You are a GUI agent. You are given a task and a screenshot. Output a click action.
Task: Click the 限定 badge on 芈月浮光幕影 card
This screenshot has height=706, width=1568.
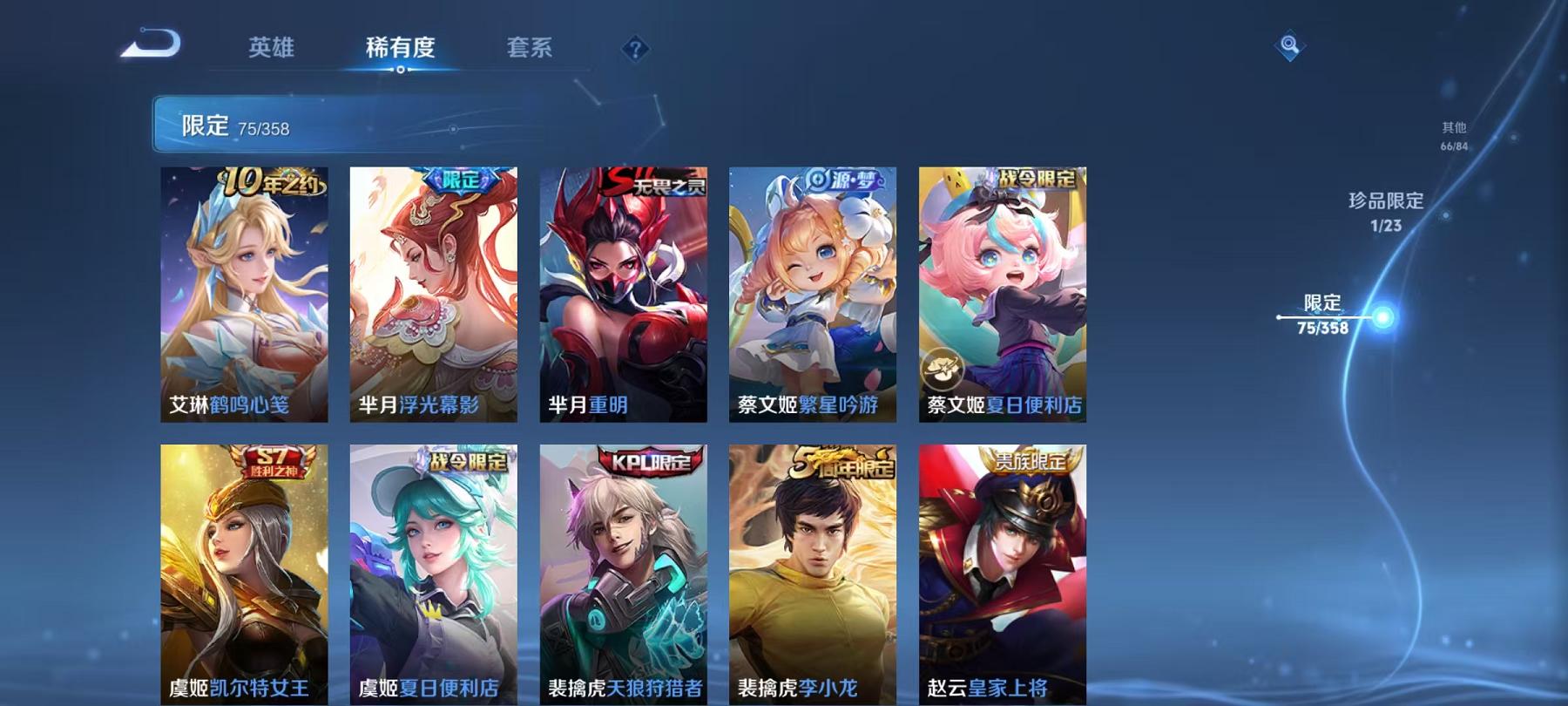point(462,180)
